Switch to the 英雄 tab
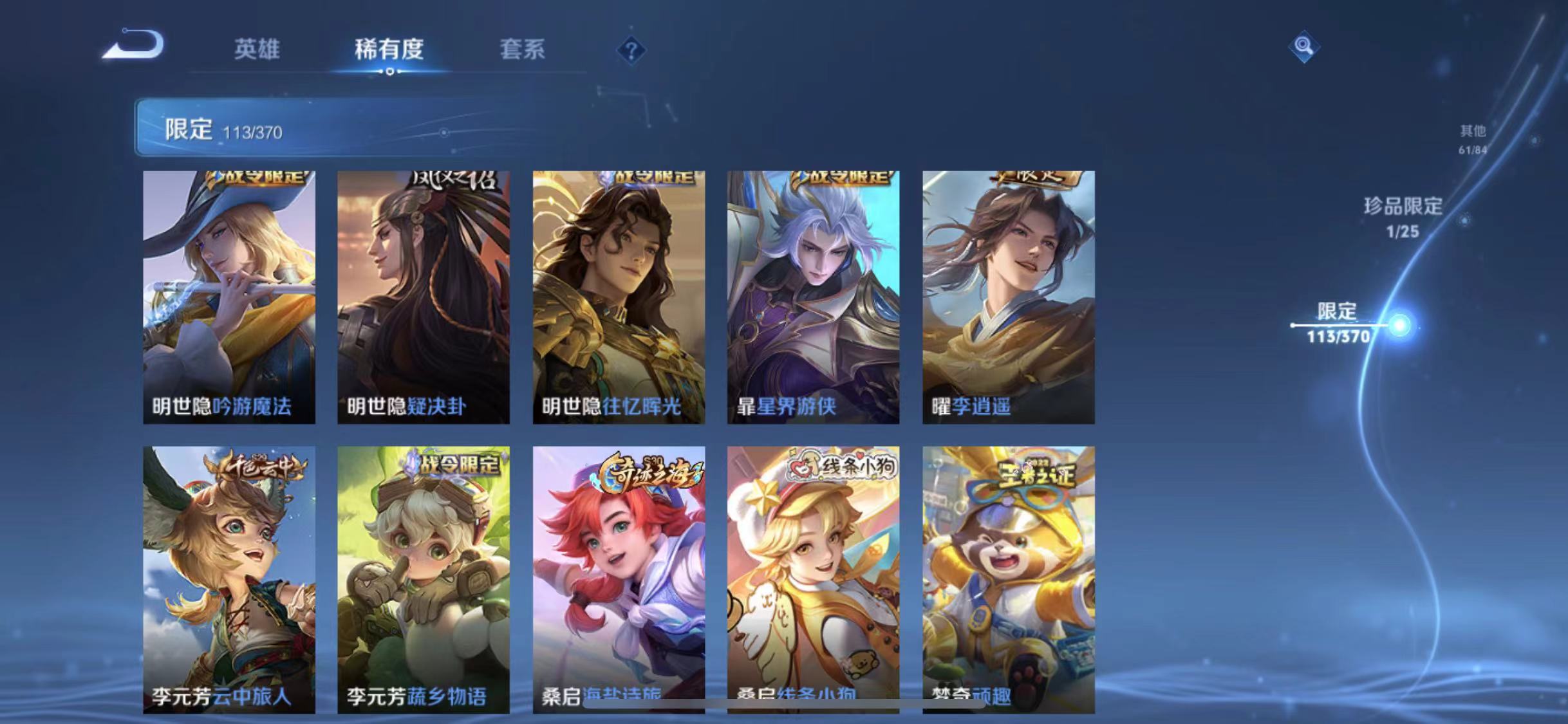Image resolution: width=1568 pixels, height=724 pixels. pos(257,50)
